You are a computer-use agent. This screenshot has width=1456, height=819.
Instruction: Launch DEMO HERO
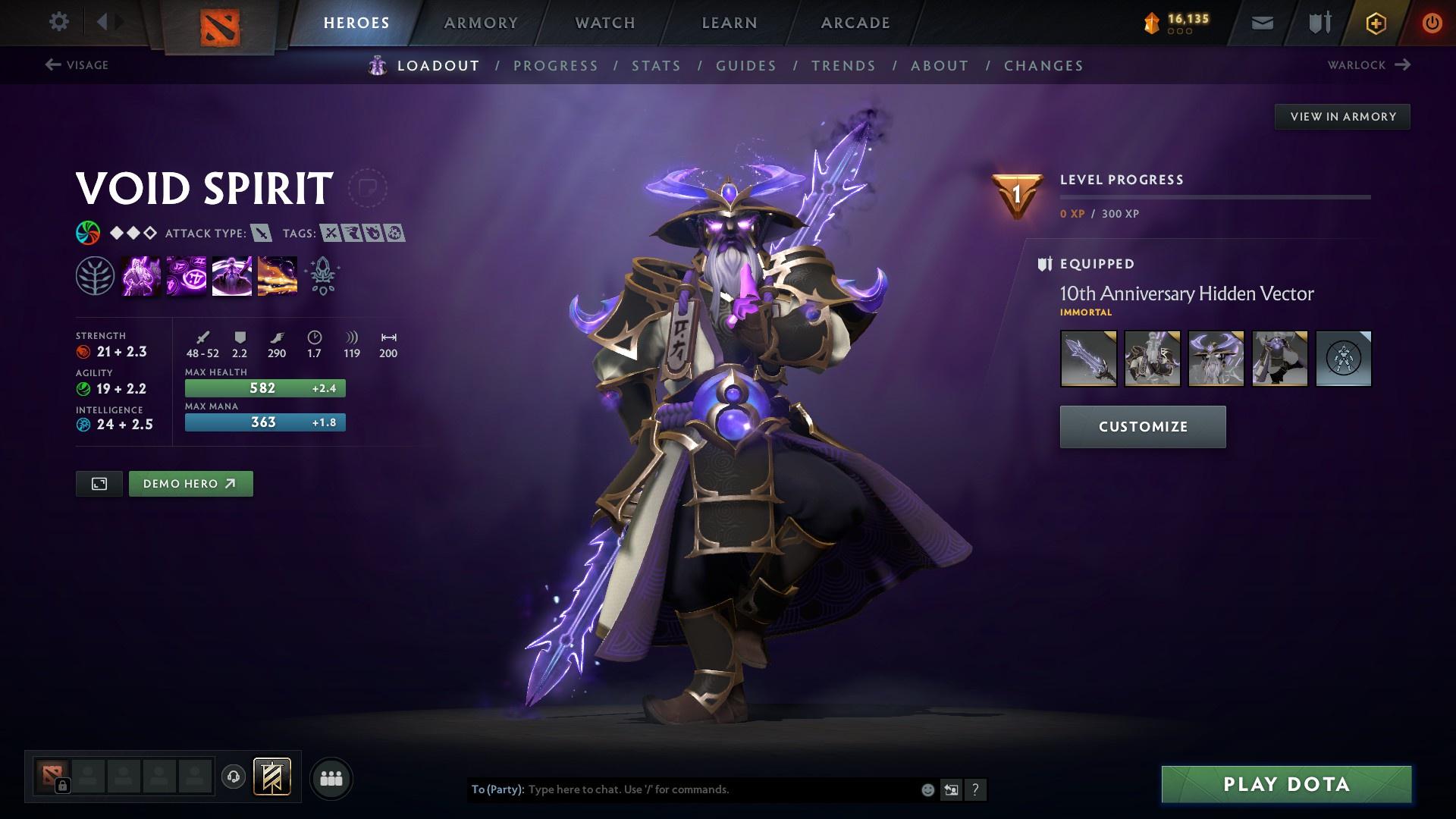click(x=190, y=483)
